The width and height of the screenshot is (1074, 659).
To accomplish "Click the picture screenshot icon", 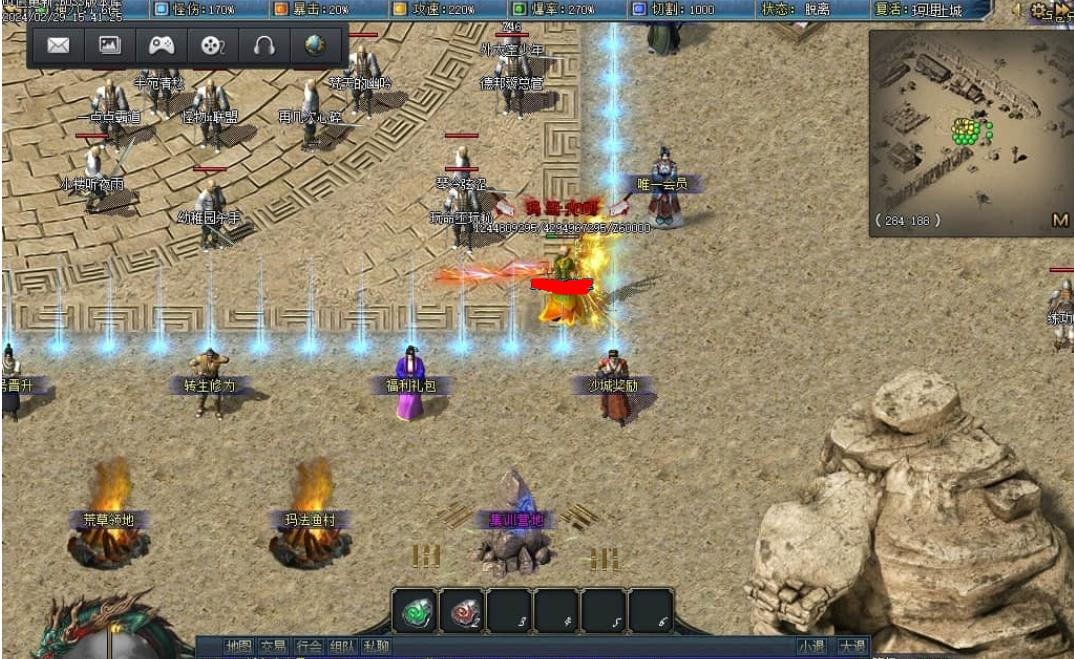I will click(x=109, y=46).
